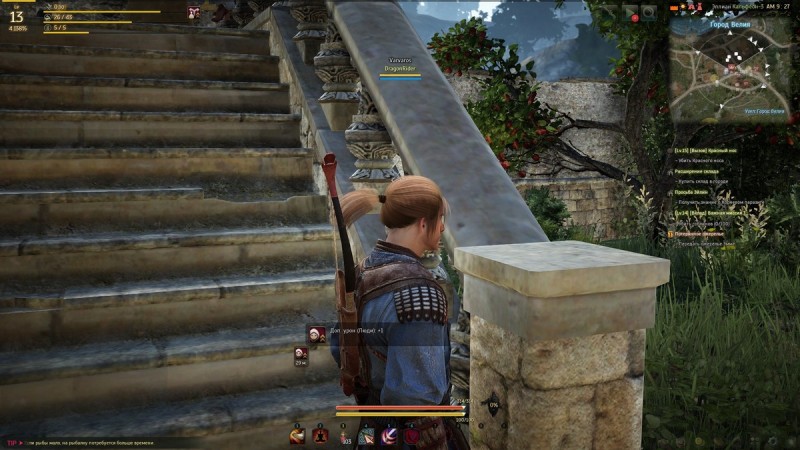Activate the meditation pose skill slot
800x450 pixels.
[x=320, y=434]
